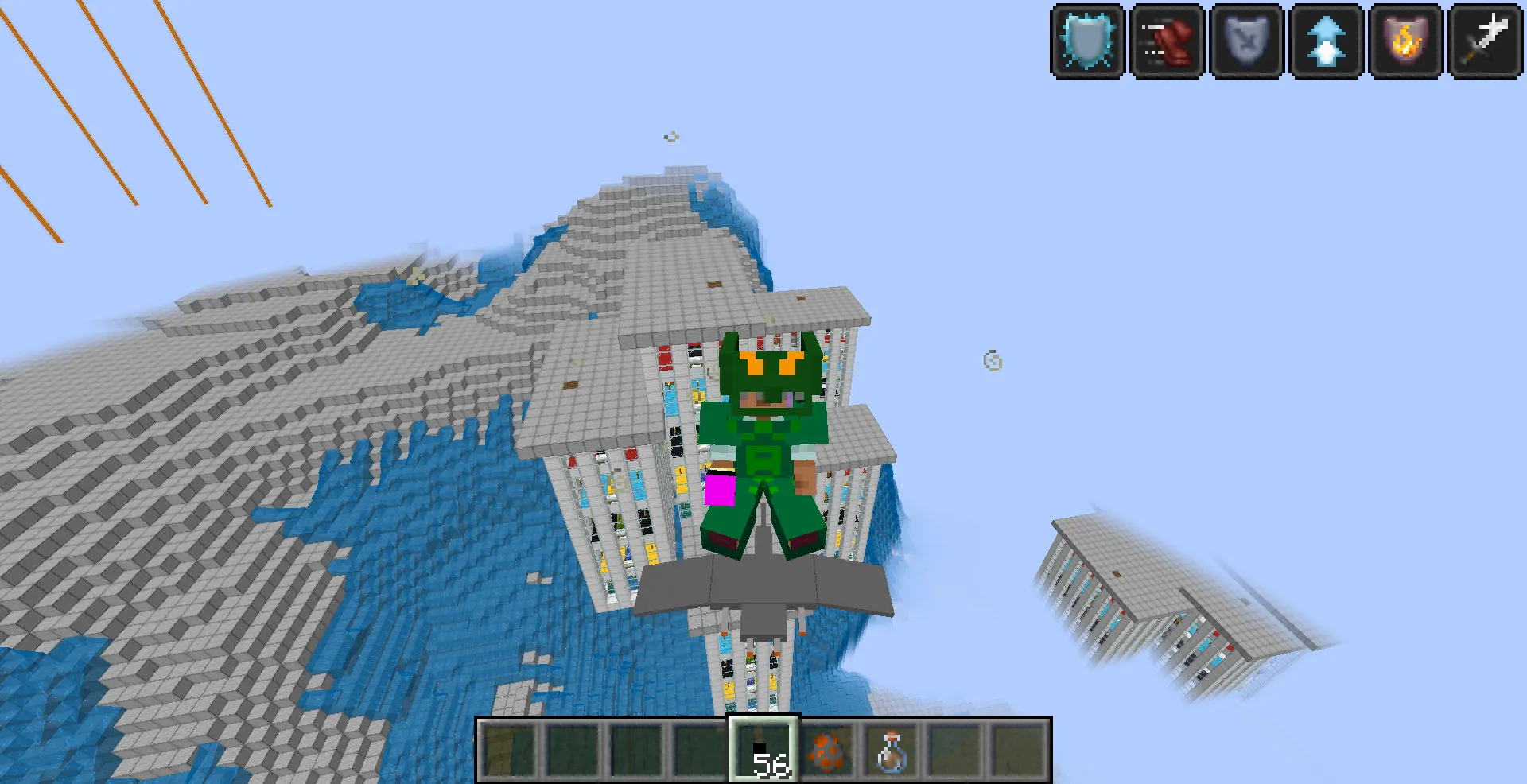Click the double up-arrow boost effect icon
The image size is (1527, 784).
(1325, 41)
